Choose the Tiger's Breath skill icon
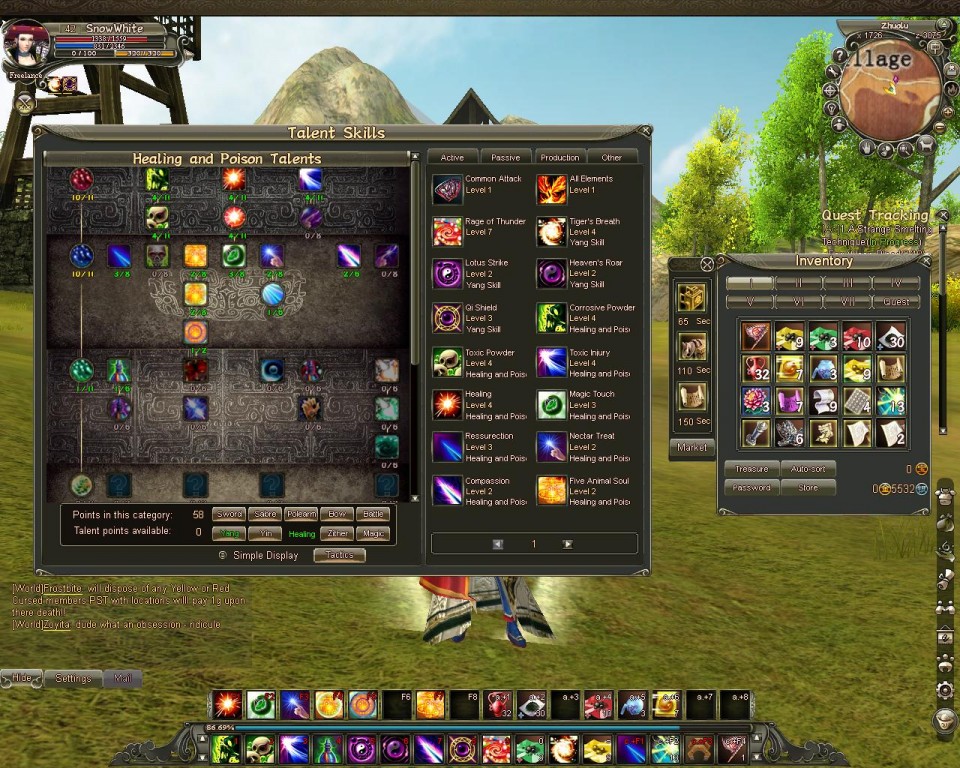 click(x=551, y=231)
